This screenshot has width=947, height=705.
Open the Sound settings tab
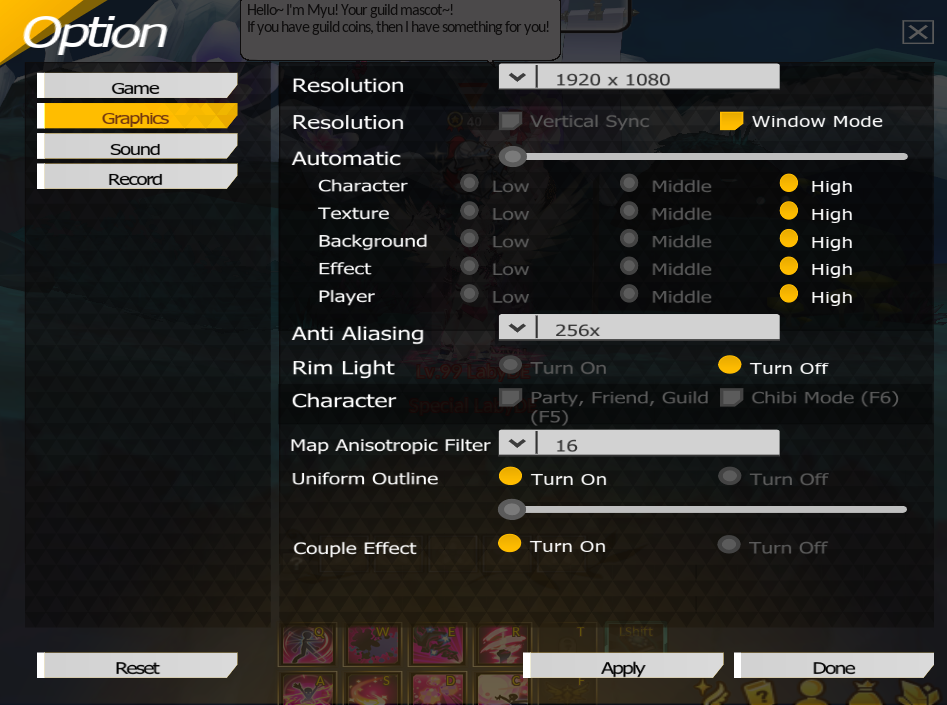coord(136,149)
